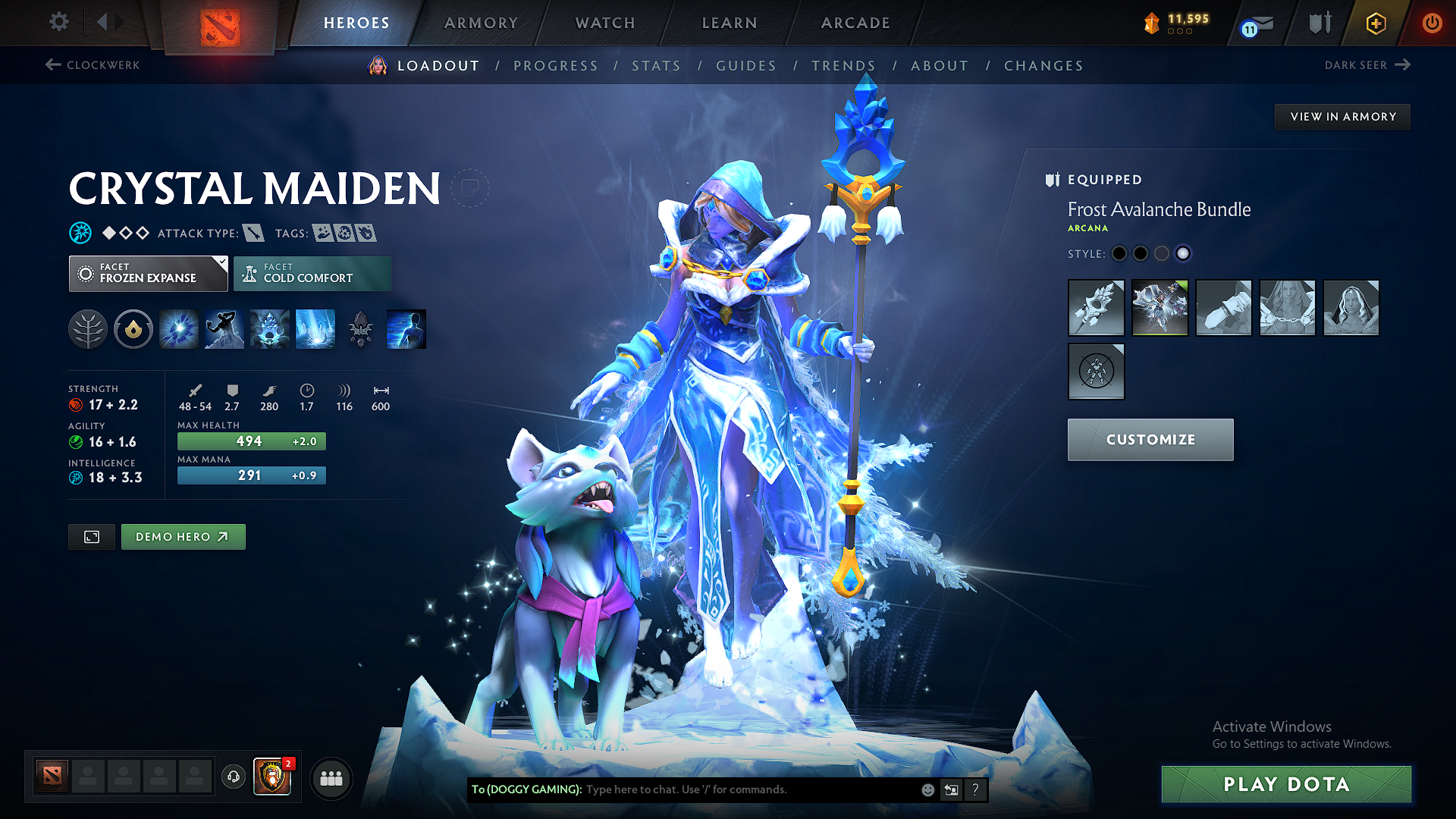Open the emoticon picker in chat
The width and height of the screenshot is (1456, 819).
pos(927,789)
